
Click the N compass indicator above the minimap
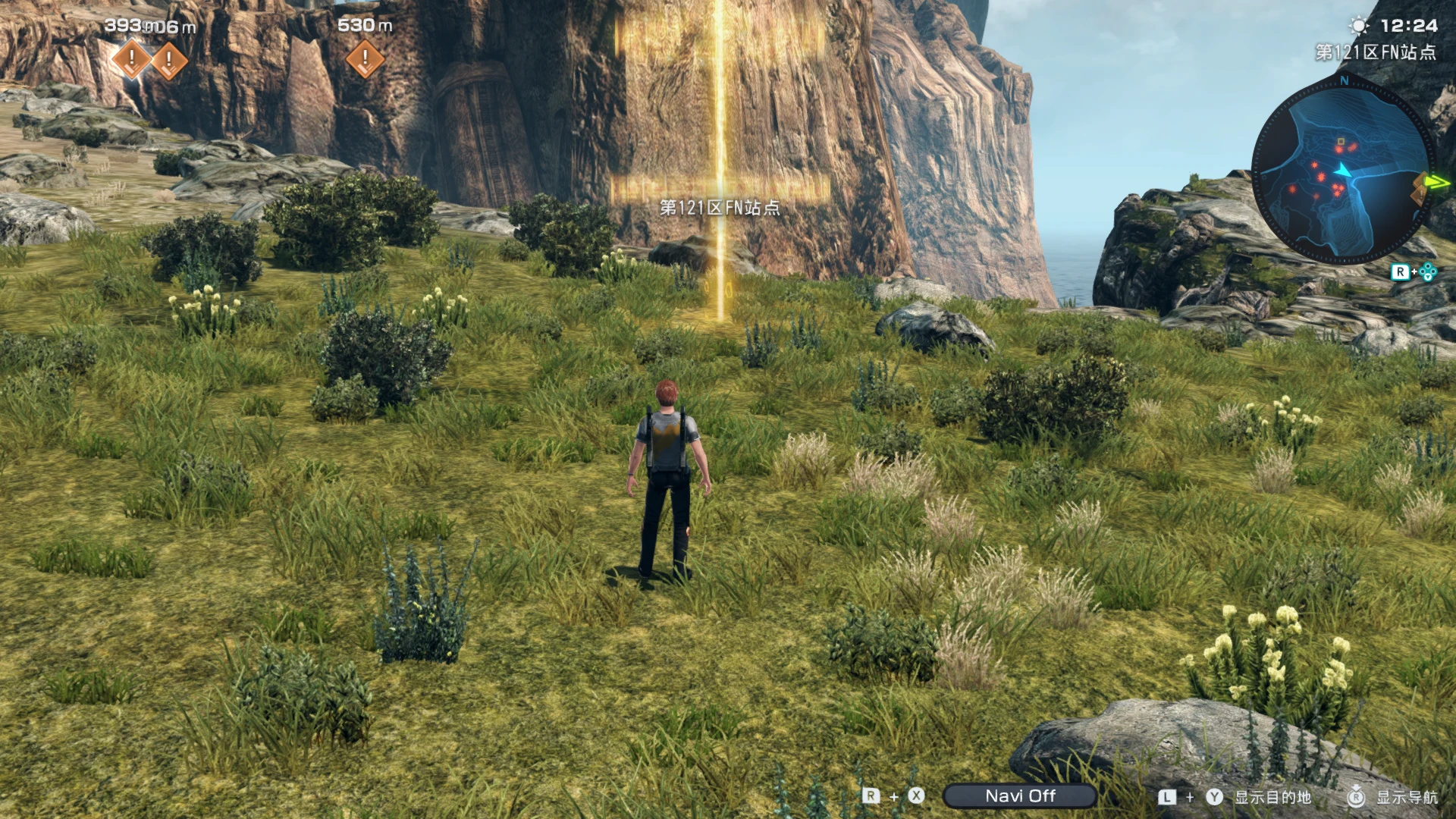(x=1344, y=81)
